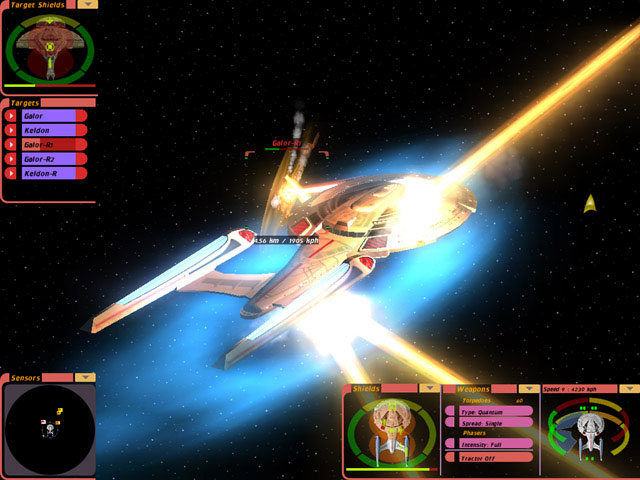
Task: Choose Galor-R1 from the Targets list
Action: (x=49, y=144)
